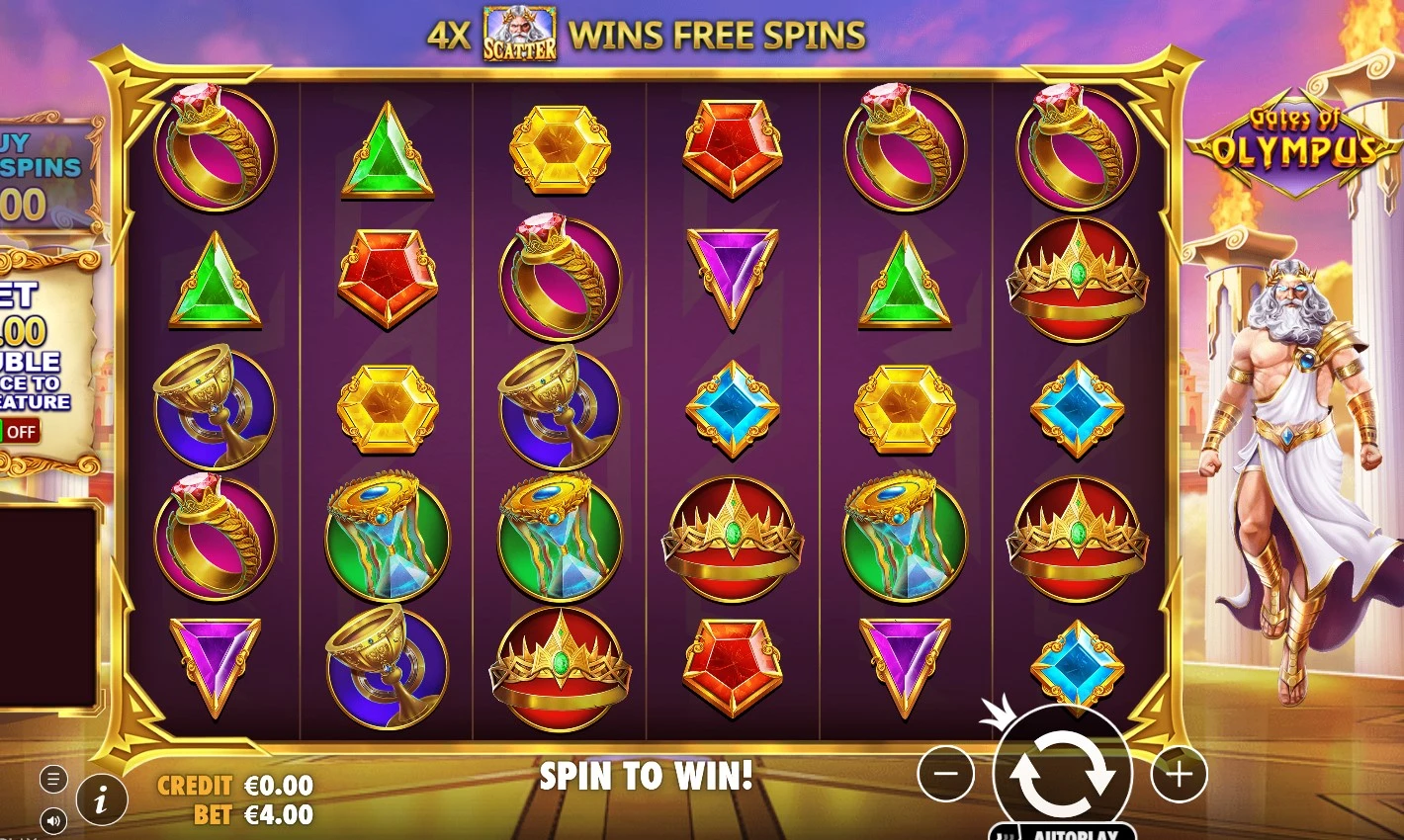The height and width of the screenshot is (840, 1404).
Task: Increase the bet with the plus button
Action: click(x=1179, y=773)
